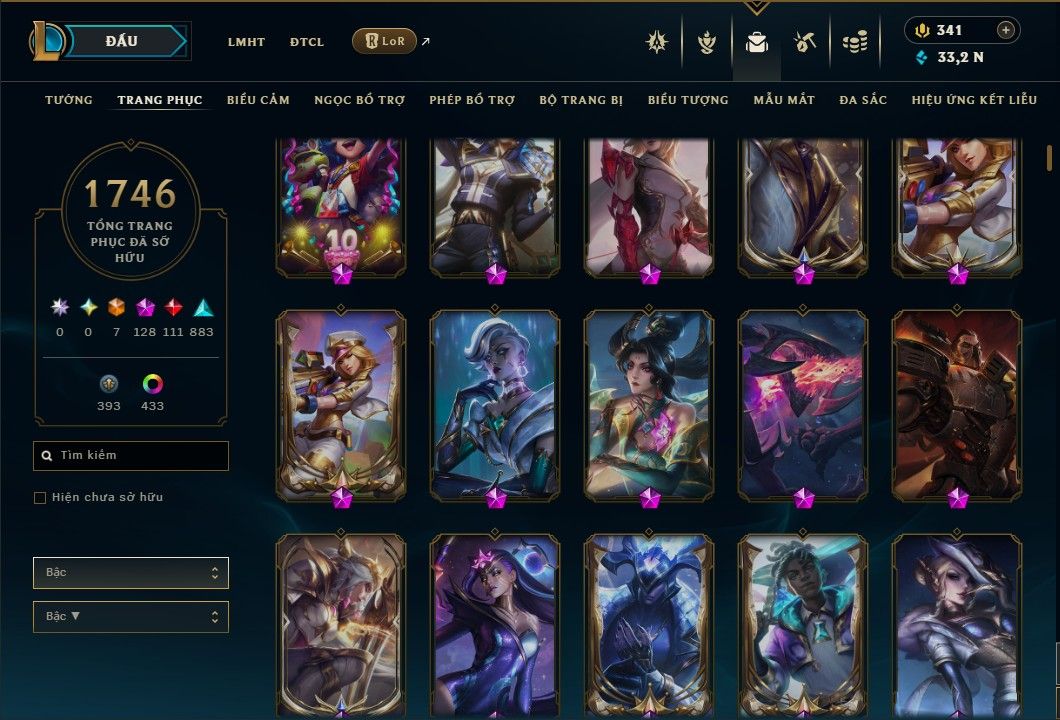Open the PHÉP BỔ TRỢ tab
The width and height of the screenshot is (1060, 720).
(x=472, y=100)
